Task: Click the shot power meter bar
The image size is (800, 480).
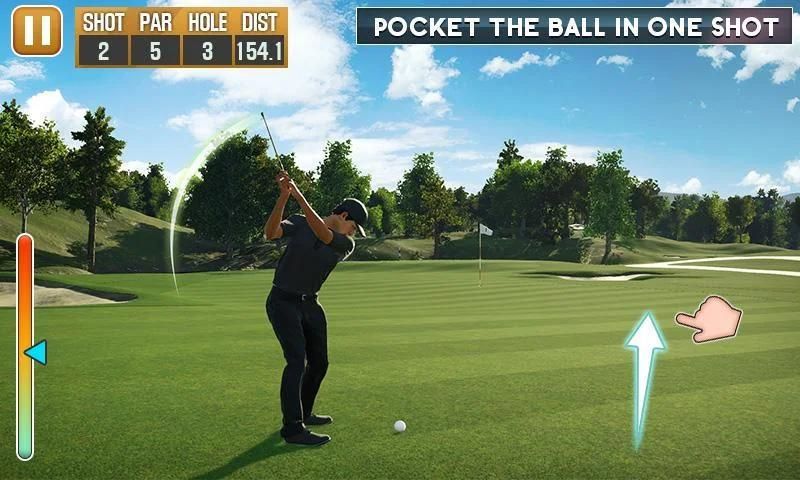Action: point(25,346)
